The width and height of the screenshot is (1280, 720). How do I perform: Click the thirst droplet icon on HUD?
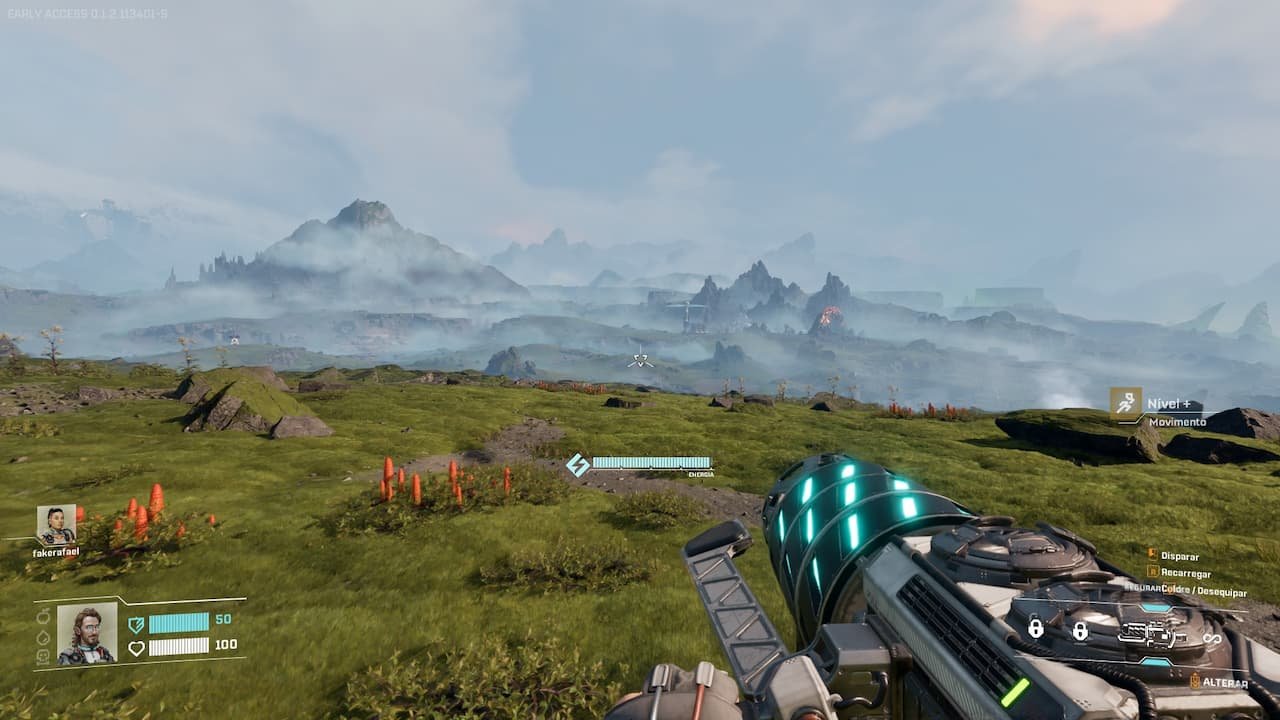tap(43, 636)
